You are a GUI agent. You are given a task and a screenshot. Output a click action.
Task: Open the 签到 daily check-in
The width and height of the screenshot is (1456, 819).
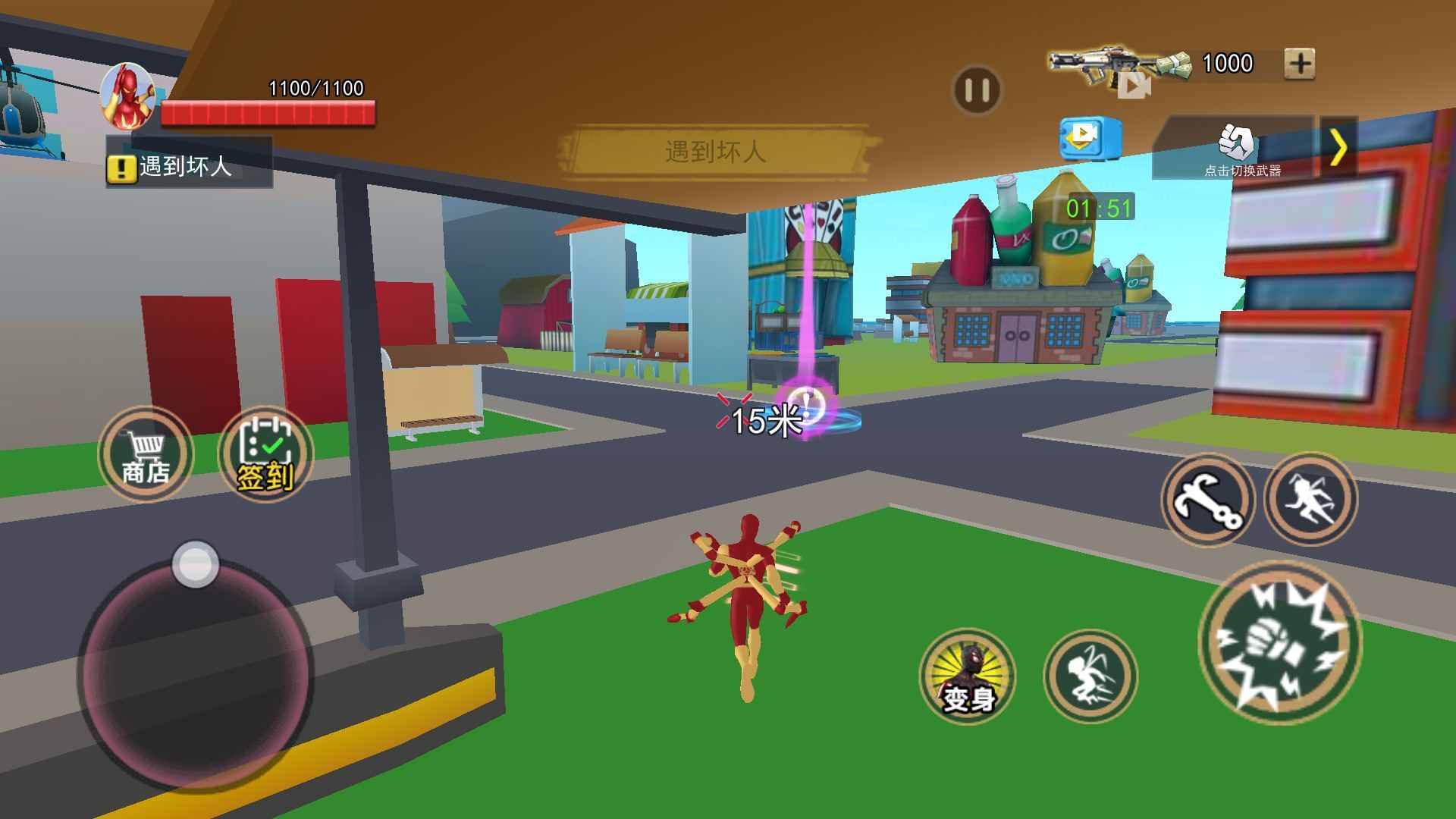pyautogui.click(x=265, y=454)
